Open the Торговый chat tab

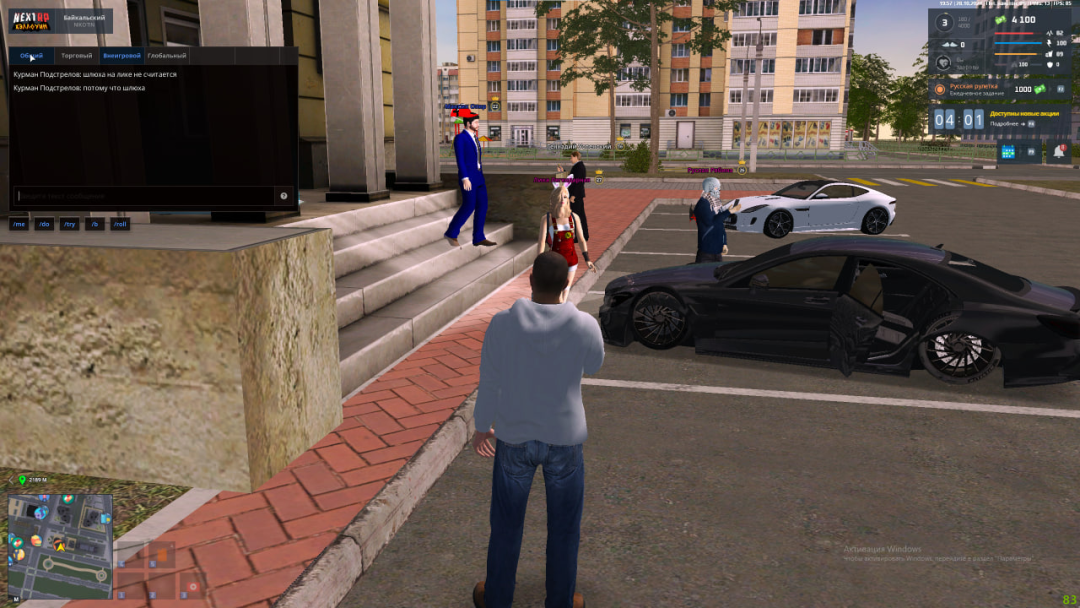[76, 56]
